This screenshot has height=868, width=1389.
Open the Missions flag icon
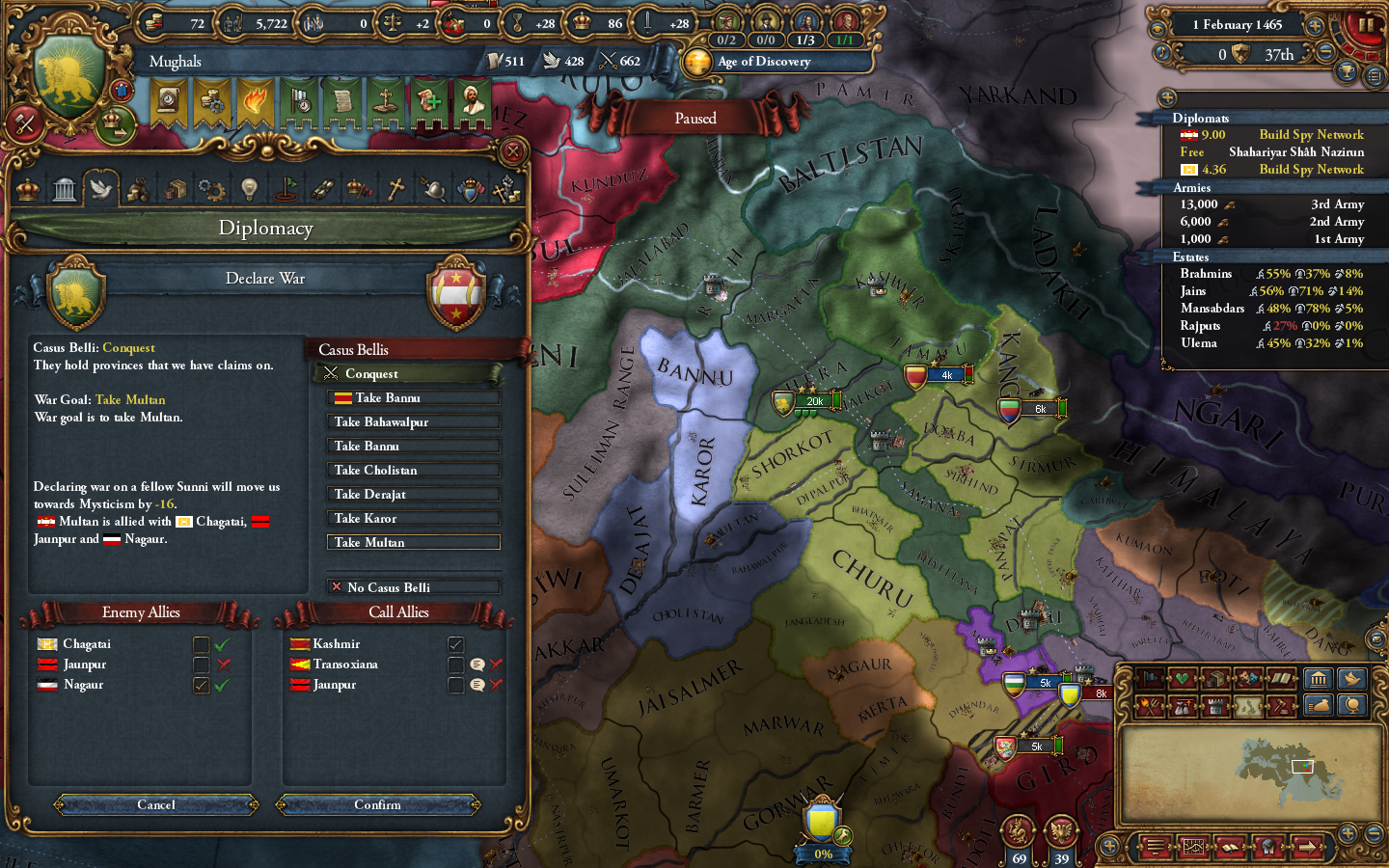[287, 189]
